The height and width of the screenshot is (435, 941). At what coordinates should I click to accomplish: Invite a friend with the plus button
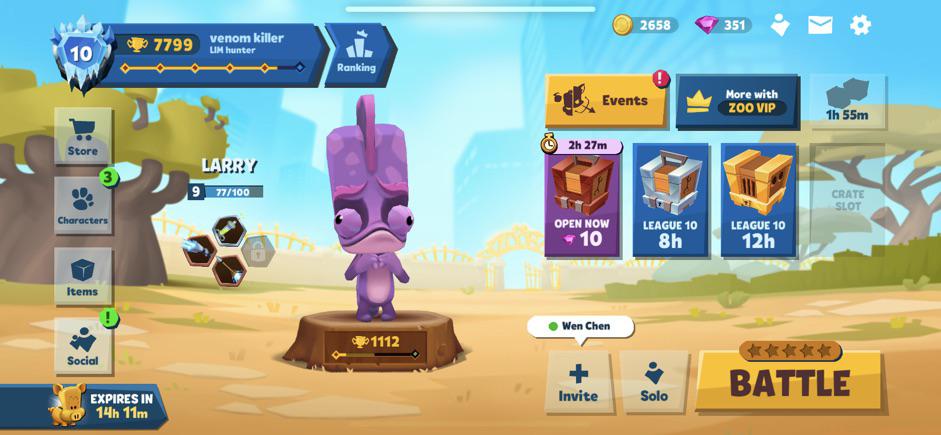[578, 381]
